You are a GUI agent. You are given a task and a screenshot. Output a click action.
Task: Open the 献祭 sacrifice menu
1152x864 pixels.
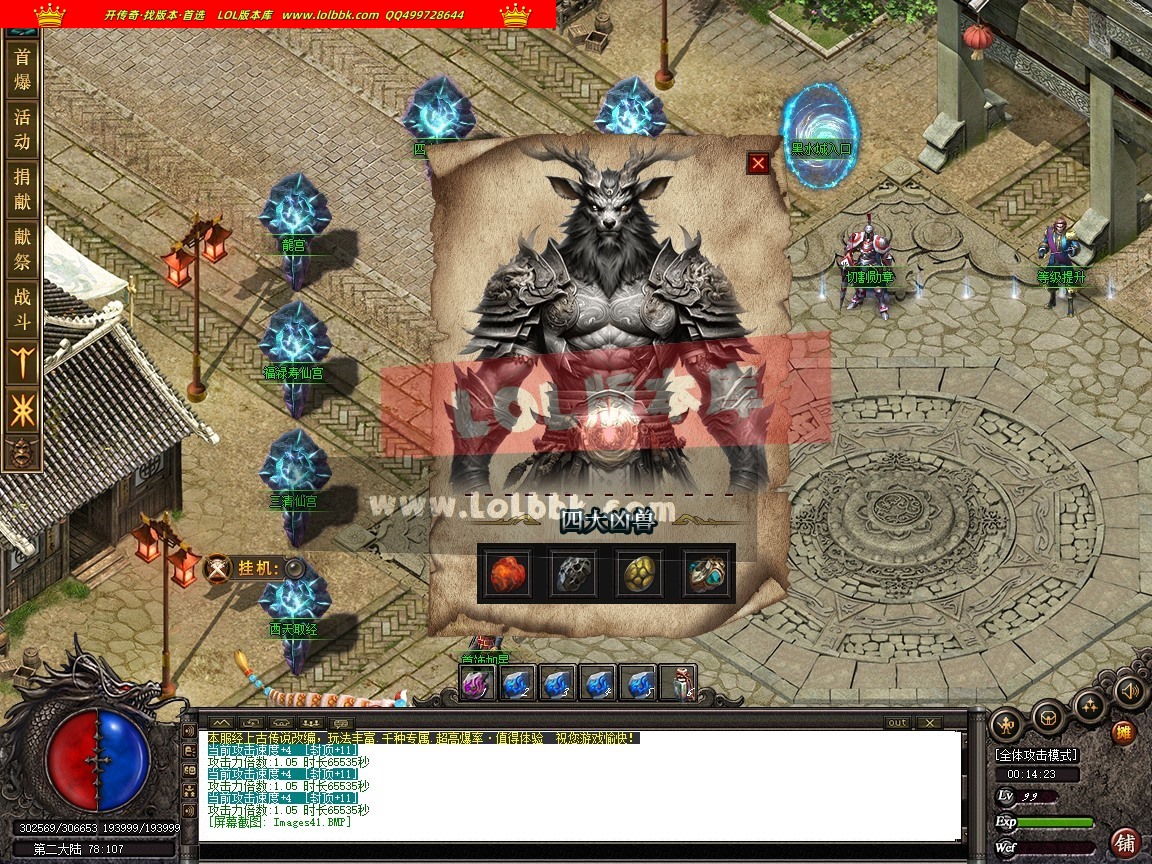(x=22, y=250)
